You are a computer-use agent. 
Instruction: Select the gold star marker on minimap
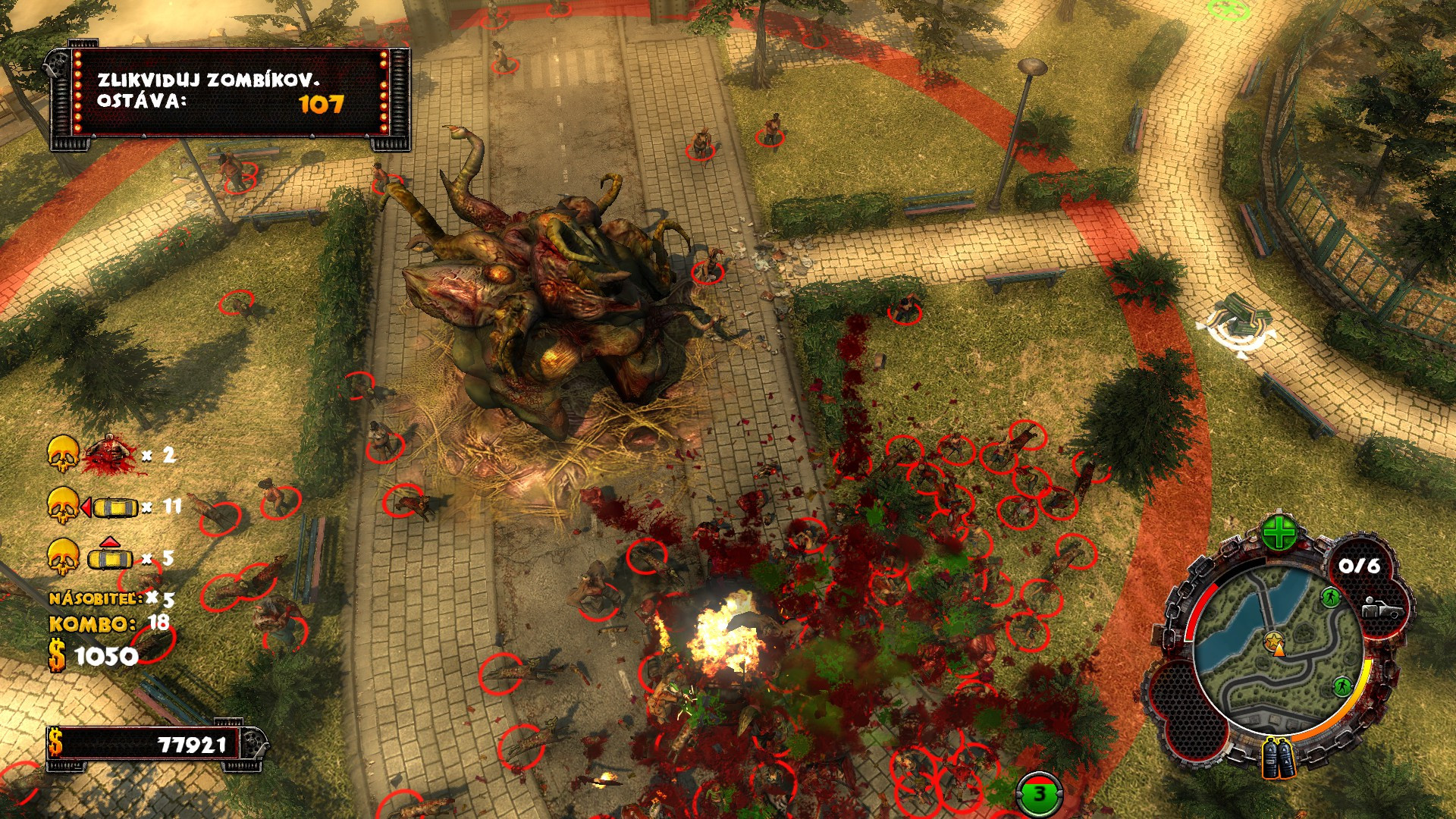pos(1273,641)
